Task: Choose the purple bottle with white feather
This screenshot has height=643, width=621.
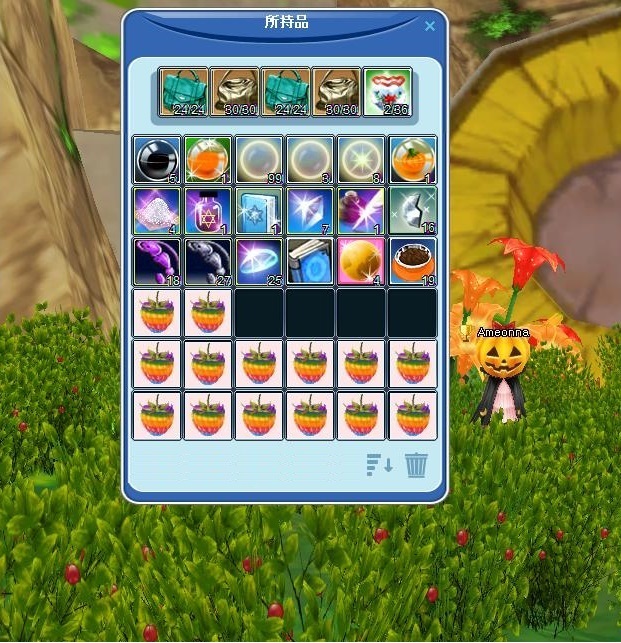Action: pyautogui.click(x=361, y=211)
